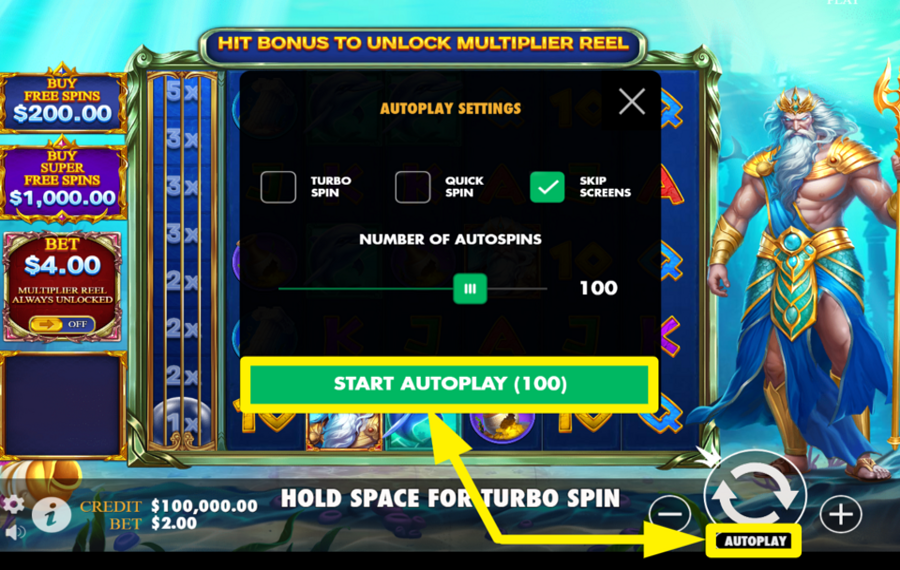
Task: Tick the Quick Spin checkbox
Action: pos(412,187)
